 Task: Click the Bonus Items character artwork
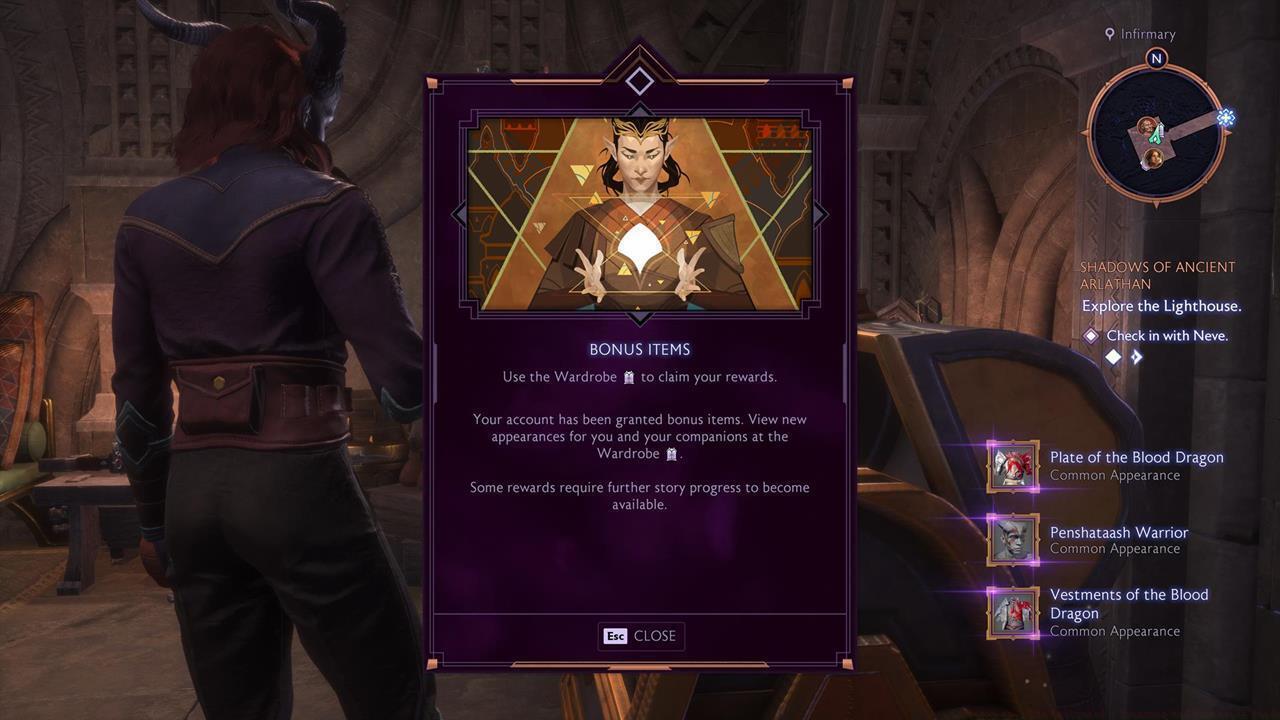tap(640, 213)
